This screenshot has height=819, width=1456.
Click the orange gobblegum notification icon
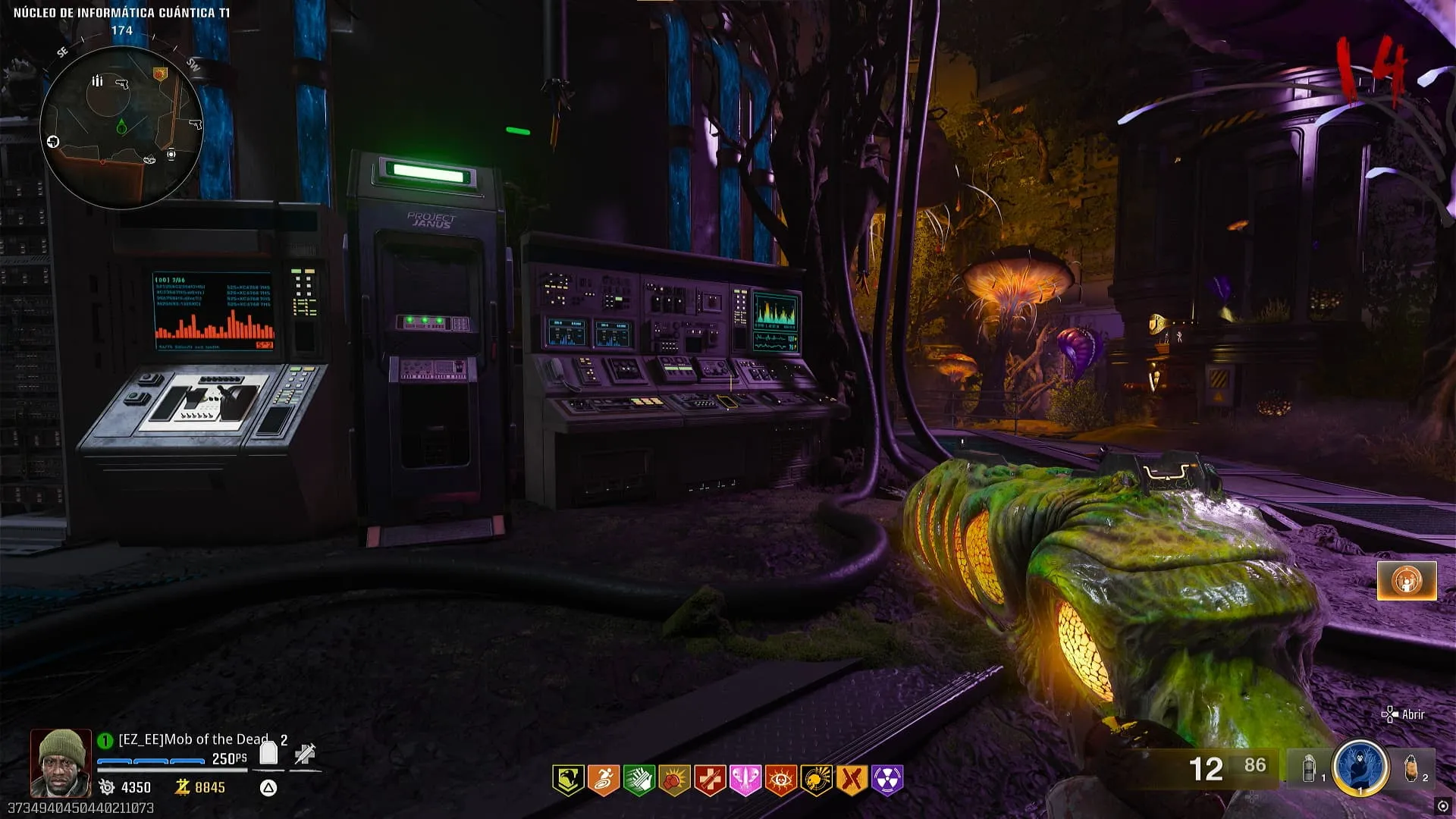click(1407, 581)
